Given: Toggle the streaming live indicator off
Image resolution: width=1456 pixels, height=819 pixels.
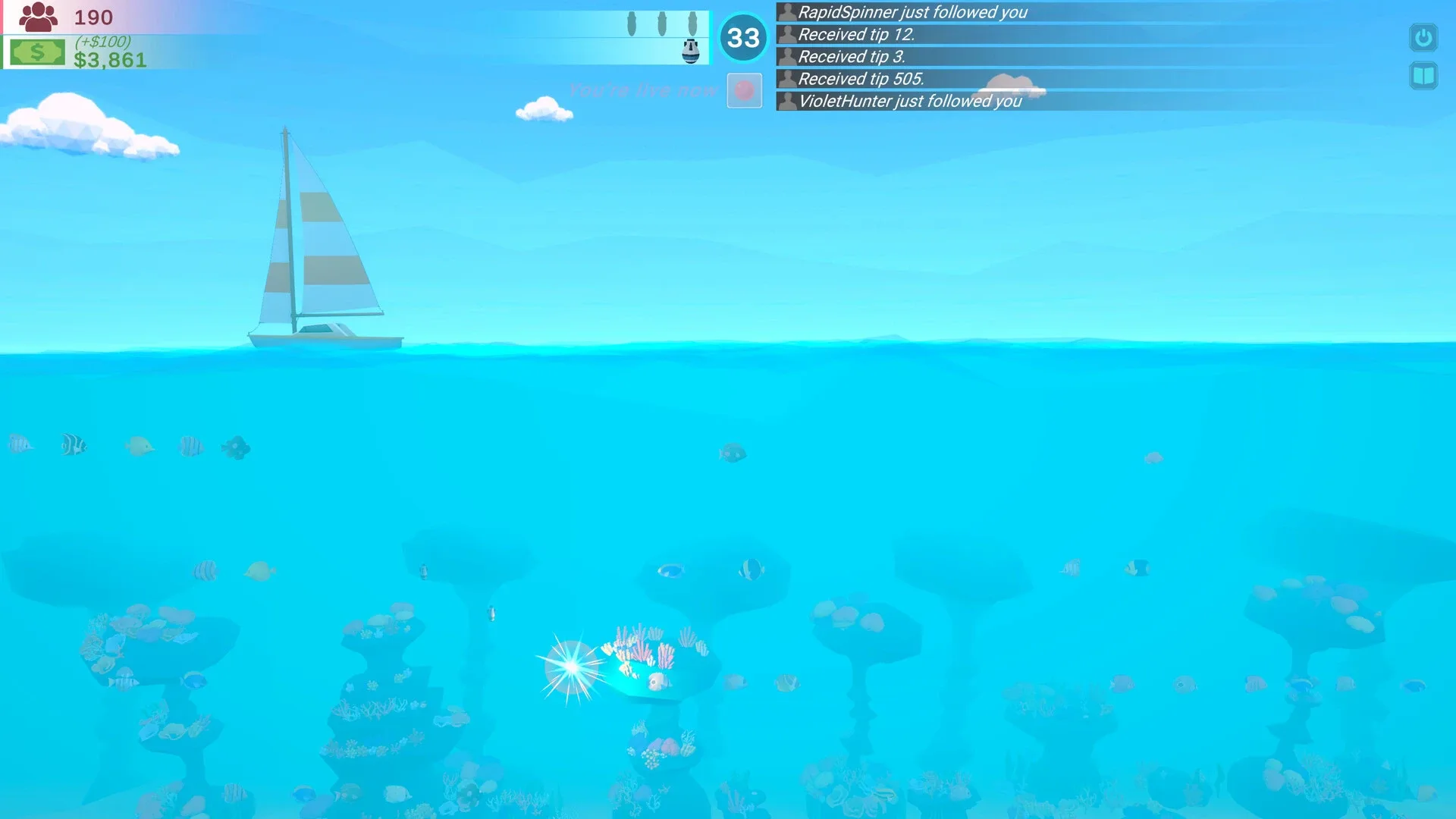Looking at the screenshot, I should click(x=744, y=90).
